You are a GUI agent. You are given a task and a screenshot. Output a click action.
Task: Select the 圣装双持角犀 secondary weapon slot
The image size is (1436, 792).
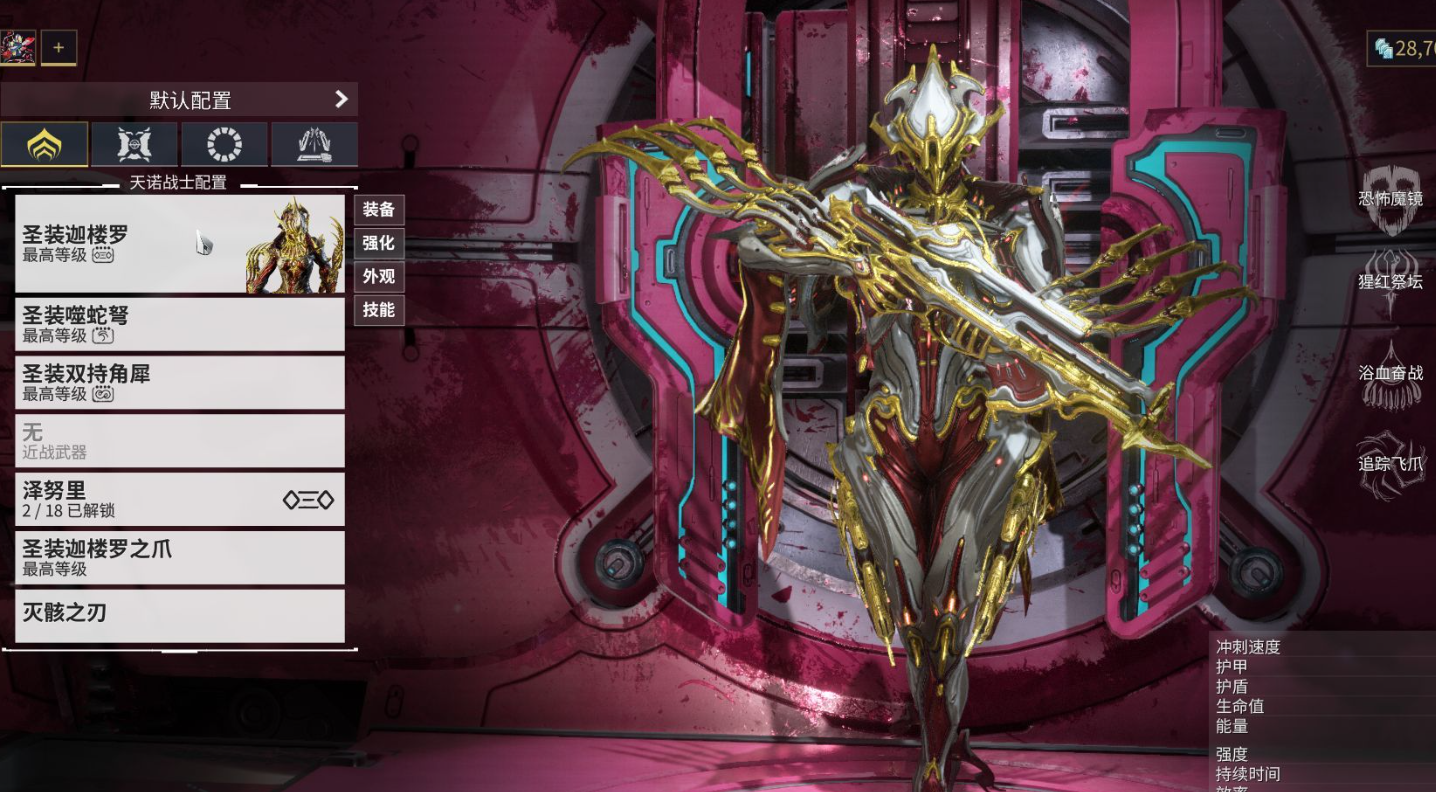[179, 382]
